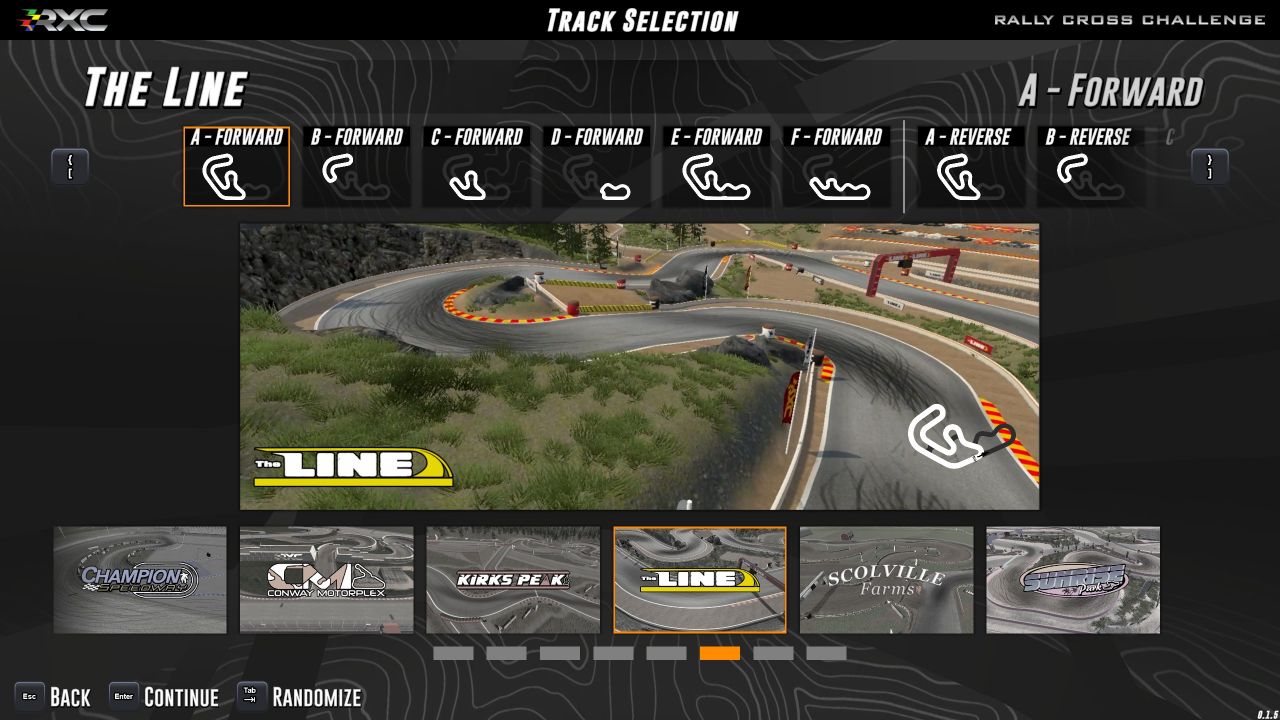
Task: Choose the B - Reverse track layout
Action: point(1087,167)
